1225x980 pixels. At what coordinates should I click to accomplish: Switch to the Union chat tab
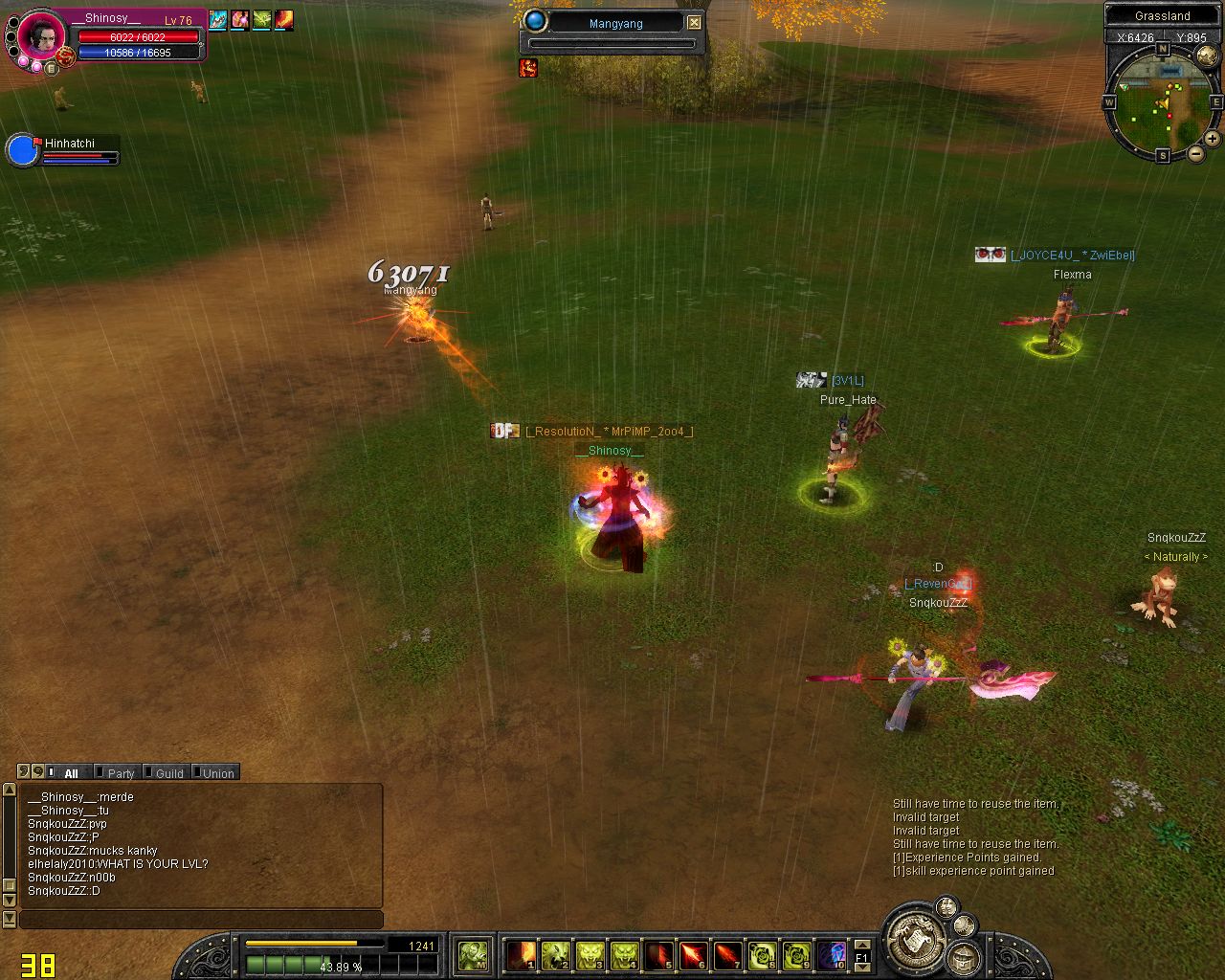pos(217,773)
